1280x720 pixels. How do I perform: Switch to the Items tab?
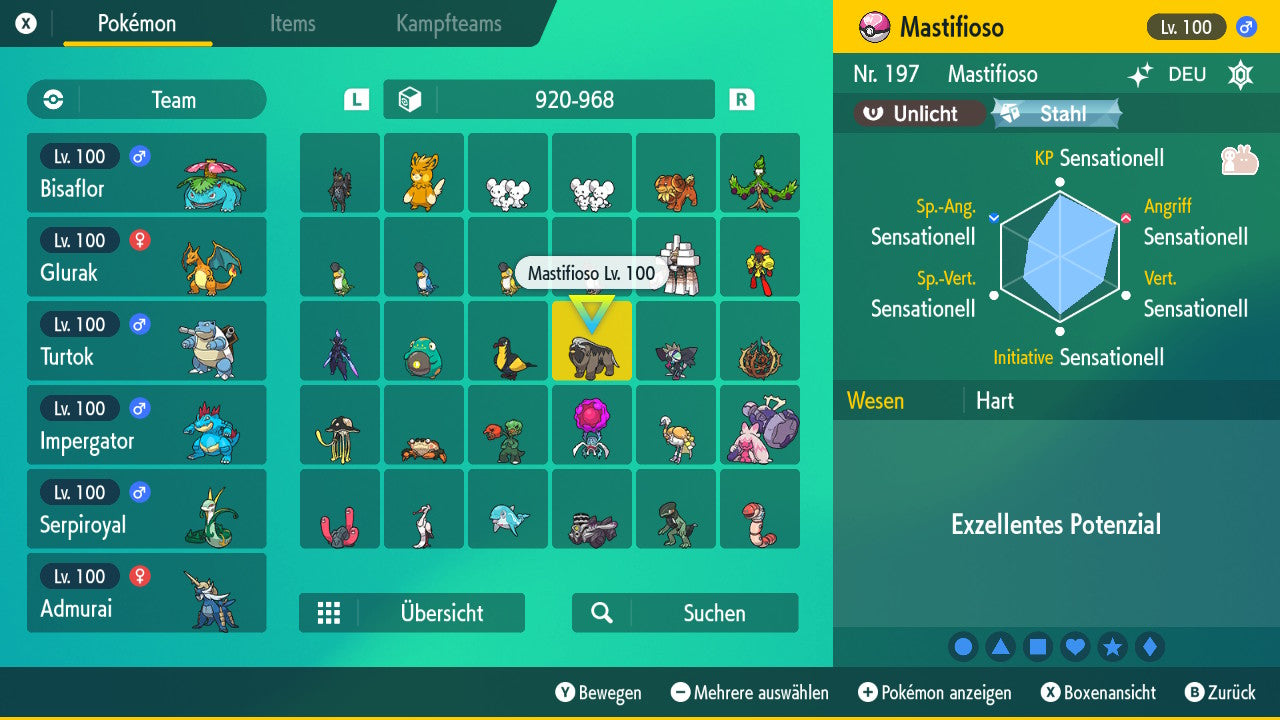pos(292,25)
